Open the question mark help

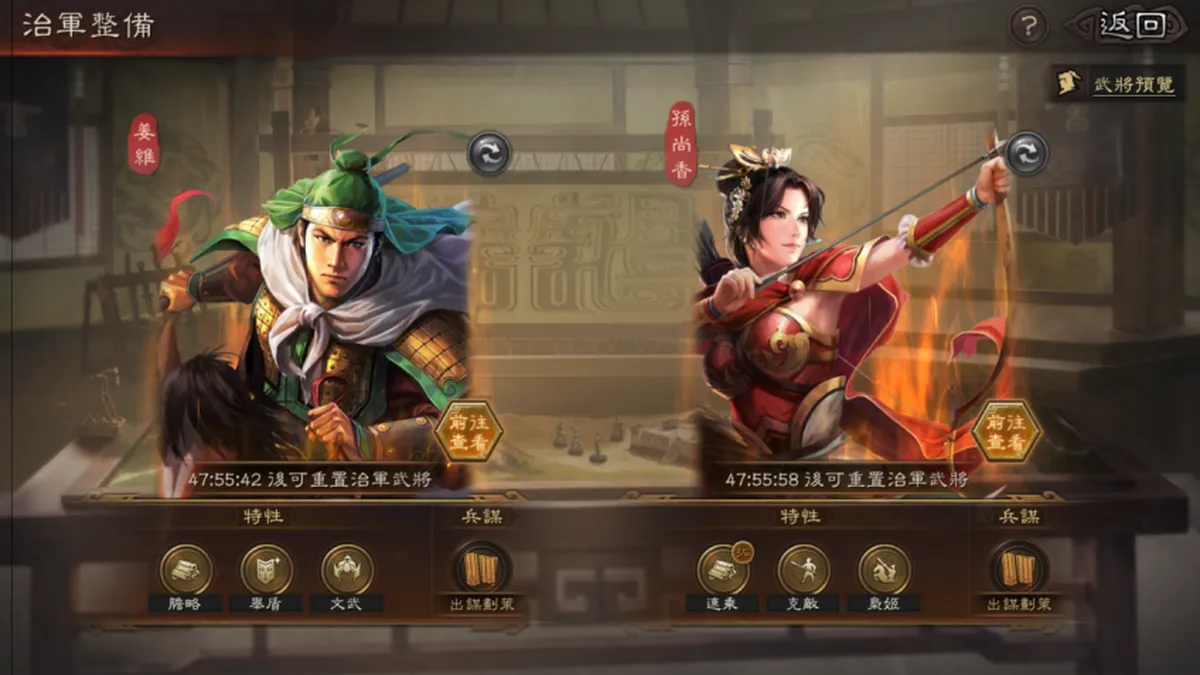click(1027, 26)
